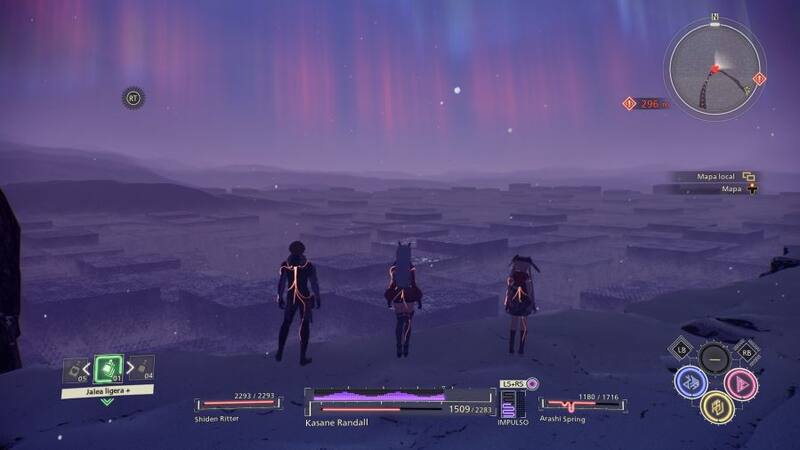The width and height of the screenshot is (800, 450).
Task: Select the greyed item slot with count 05
Action: (75, 370)
